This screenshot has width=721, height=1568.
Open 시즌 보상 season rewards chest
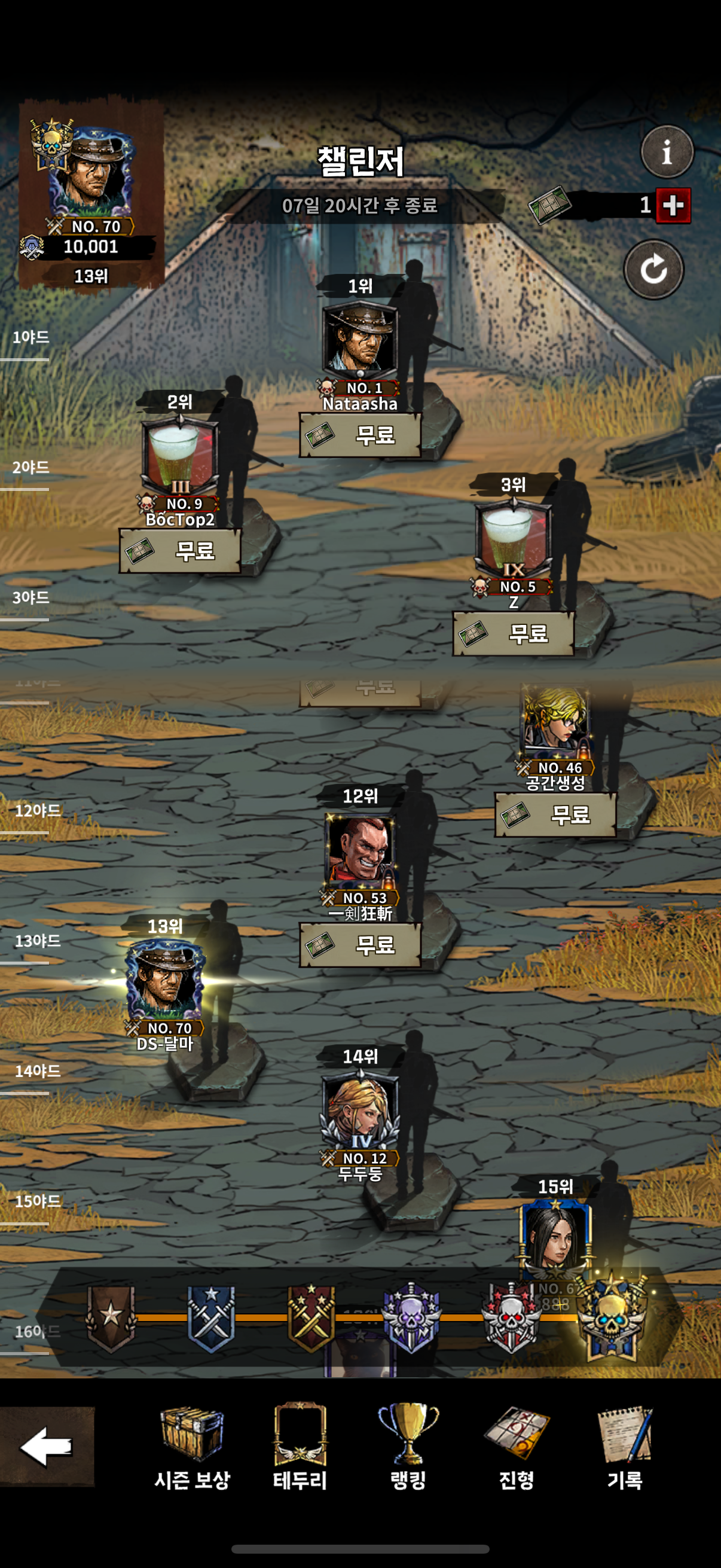point(193,1446)
